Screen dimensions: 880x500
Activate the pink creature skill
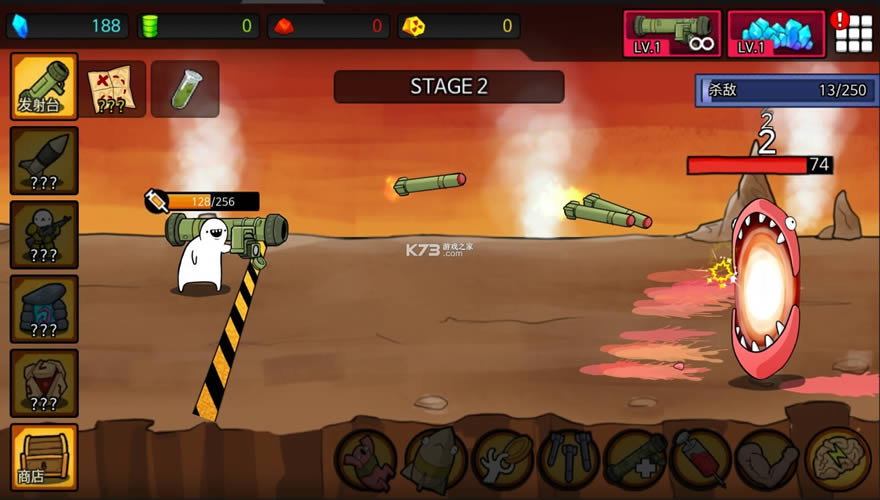pos(366,460)
